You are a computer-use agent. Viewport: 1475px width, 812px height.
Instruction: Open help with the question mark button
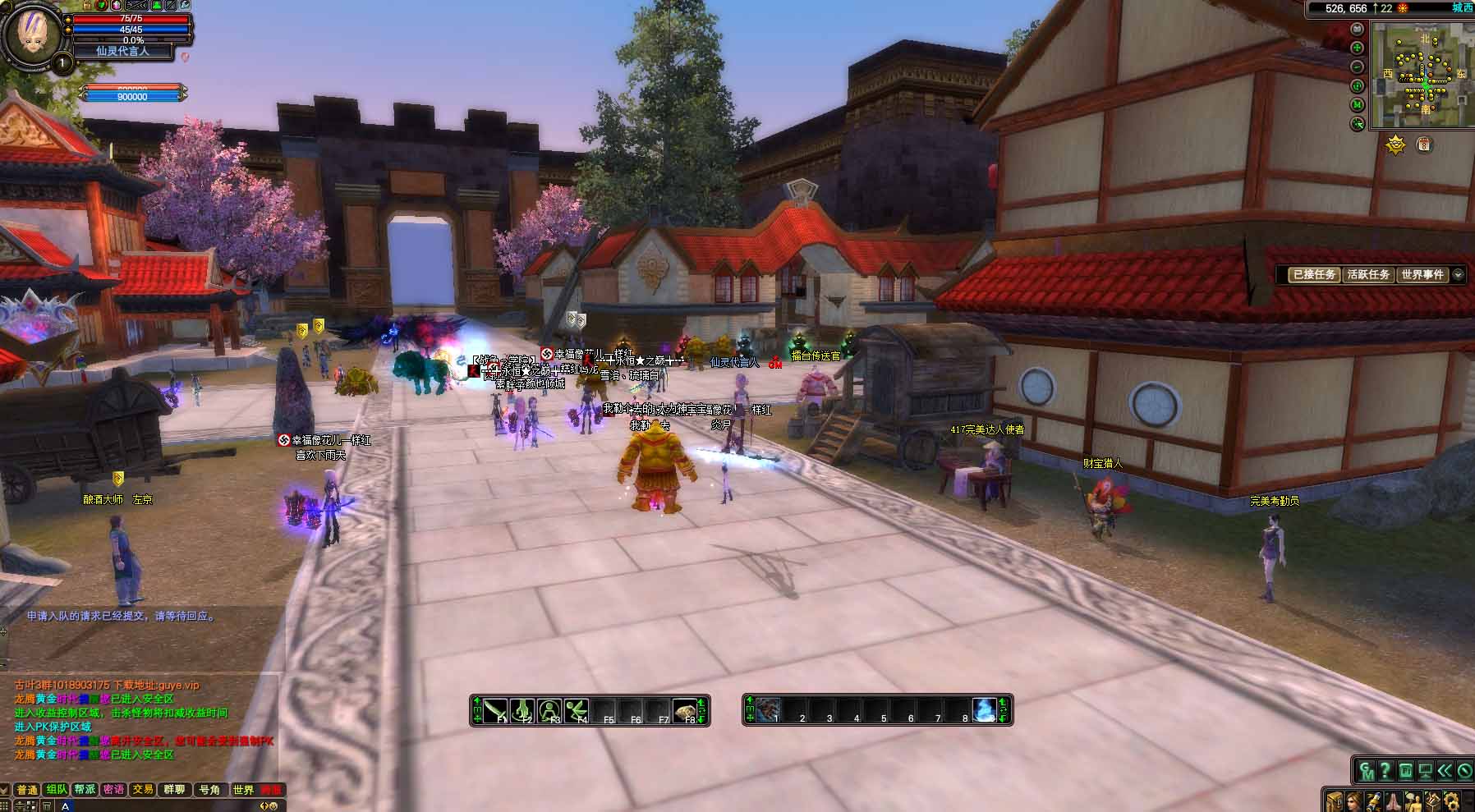pyautogui.click(x=1386, y=772)
